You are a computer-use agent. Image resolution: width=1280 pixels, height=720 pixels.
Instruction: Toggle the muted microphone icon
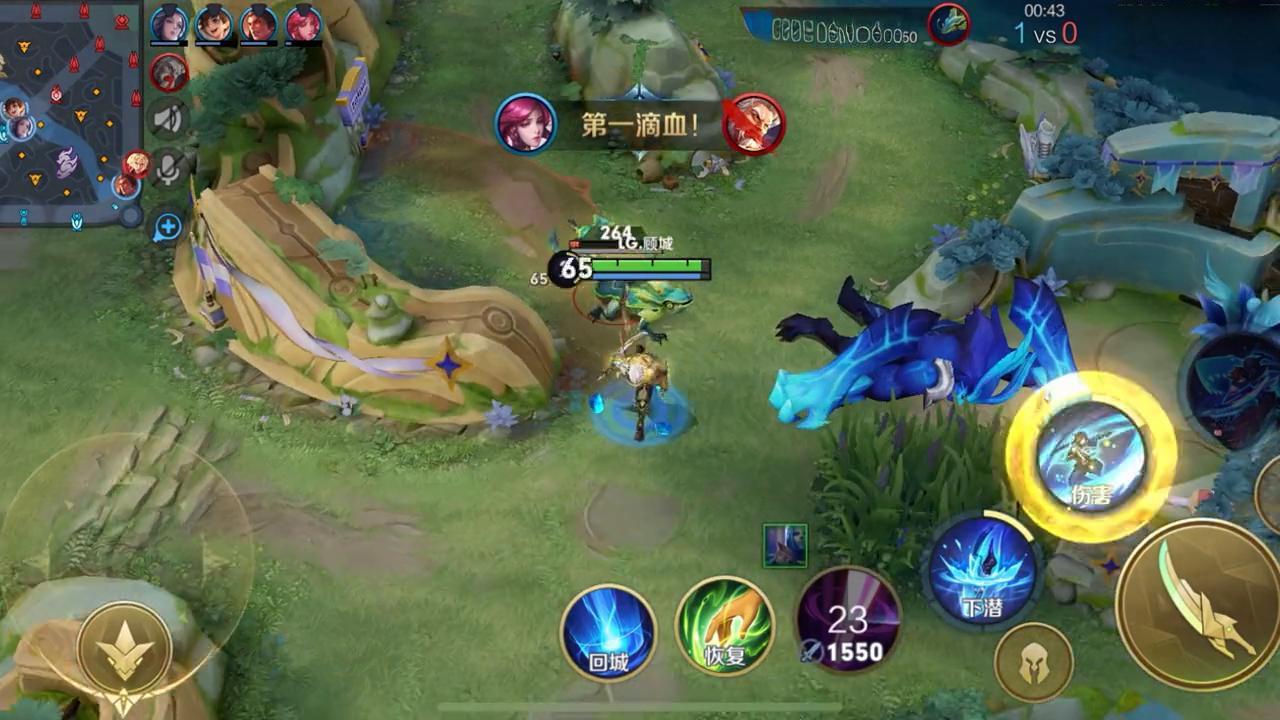tap(169, 169)
